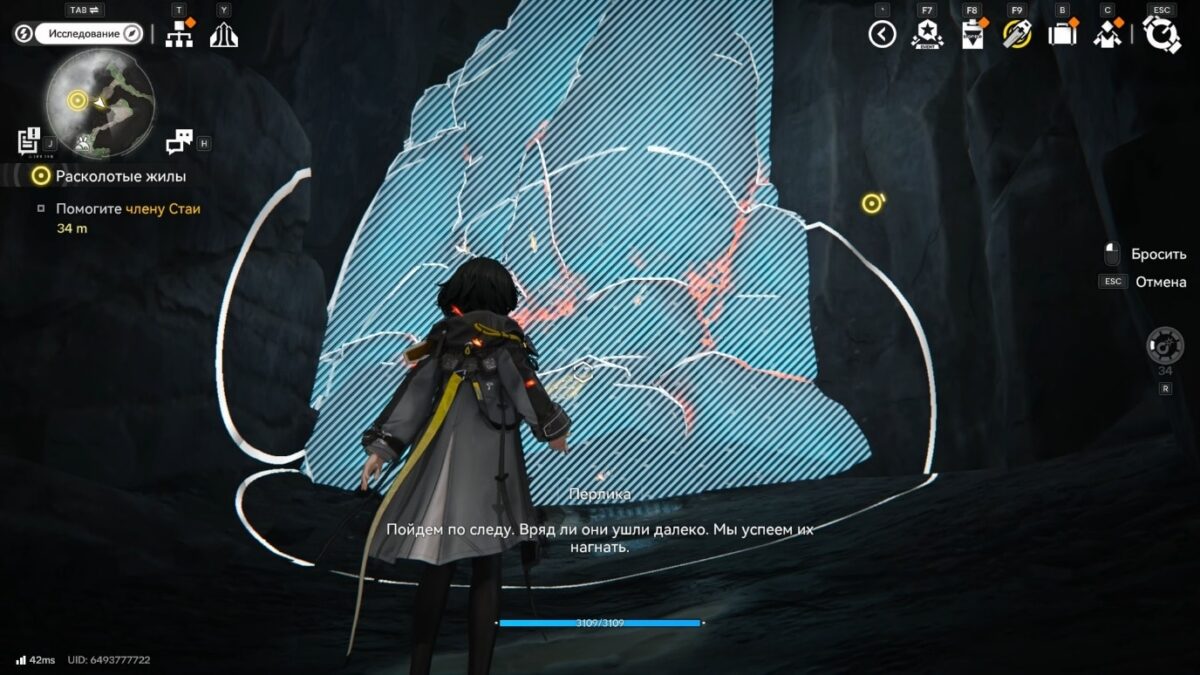Screen dimensions: 1200x675
Task: Open the operator character icon menu
Action: coord(1107,34)
